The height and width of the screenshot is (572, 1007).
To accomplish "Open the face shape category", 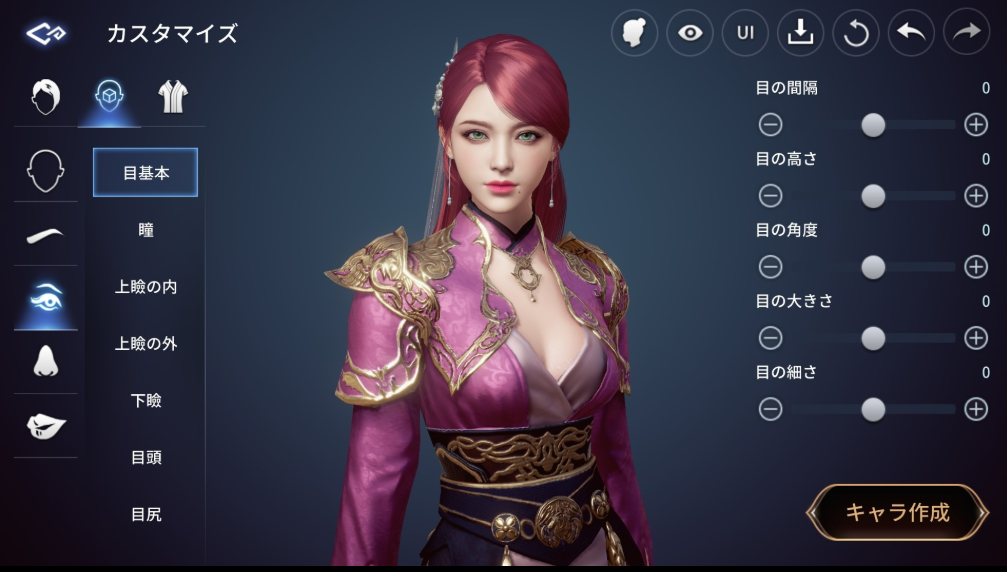I will (x=46, y=171).
